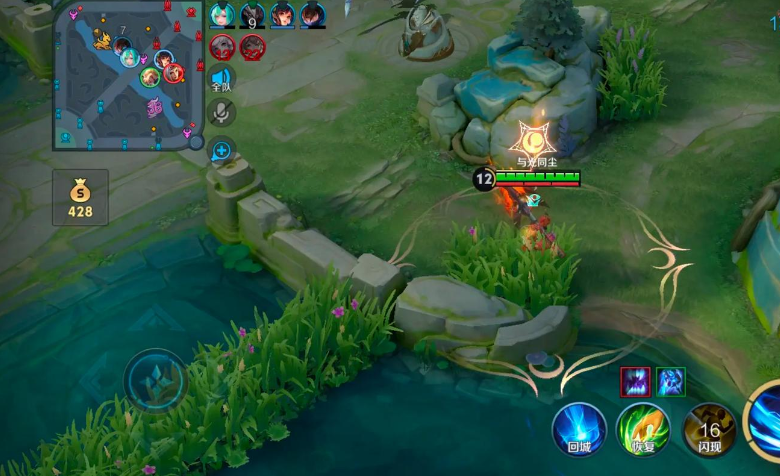Screen dimensions: 780x476
Task: Toggle the 全队 team voice speaker
Action: (221, 81)
